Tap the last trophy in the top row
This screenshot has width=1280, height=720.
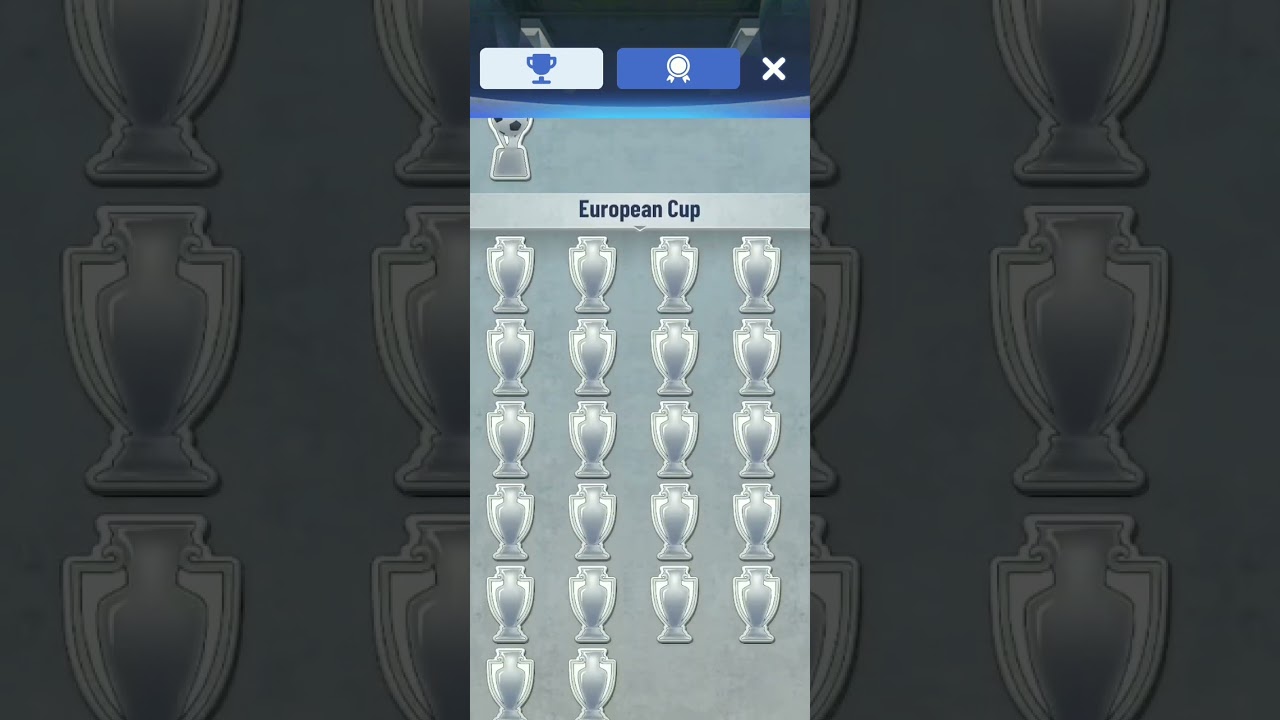point(756,272)
